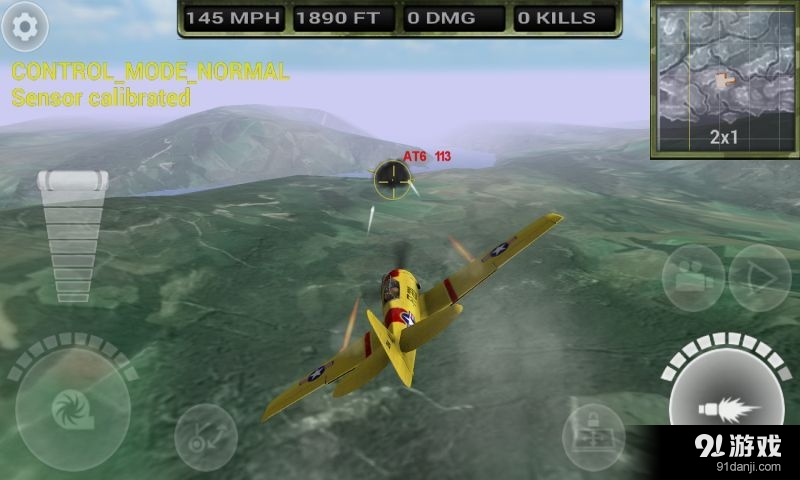Tap the landing gear flaps button
Screen dimensions: 800x480
tap(205, 436)
